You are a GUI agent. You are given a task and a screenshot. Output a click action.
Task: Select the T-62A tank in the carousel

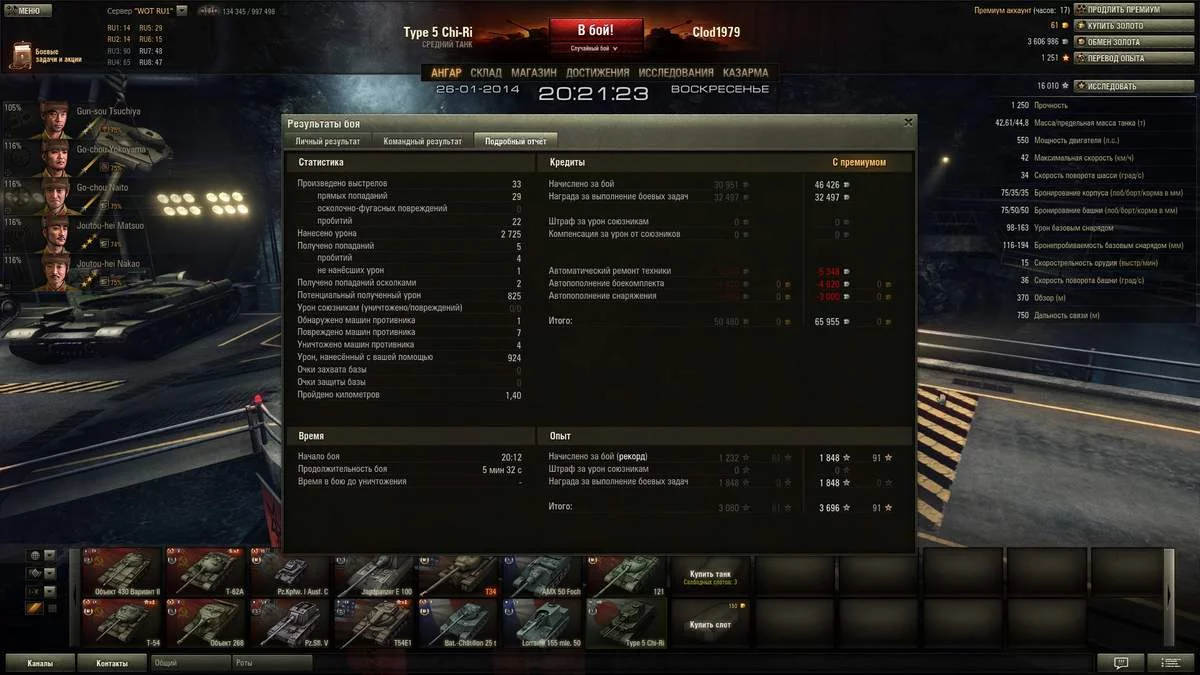coord(205,573)
